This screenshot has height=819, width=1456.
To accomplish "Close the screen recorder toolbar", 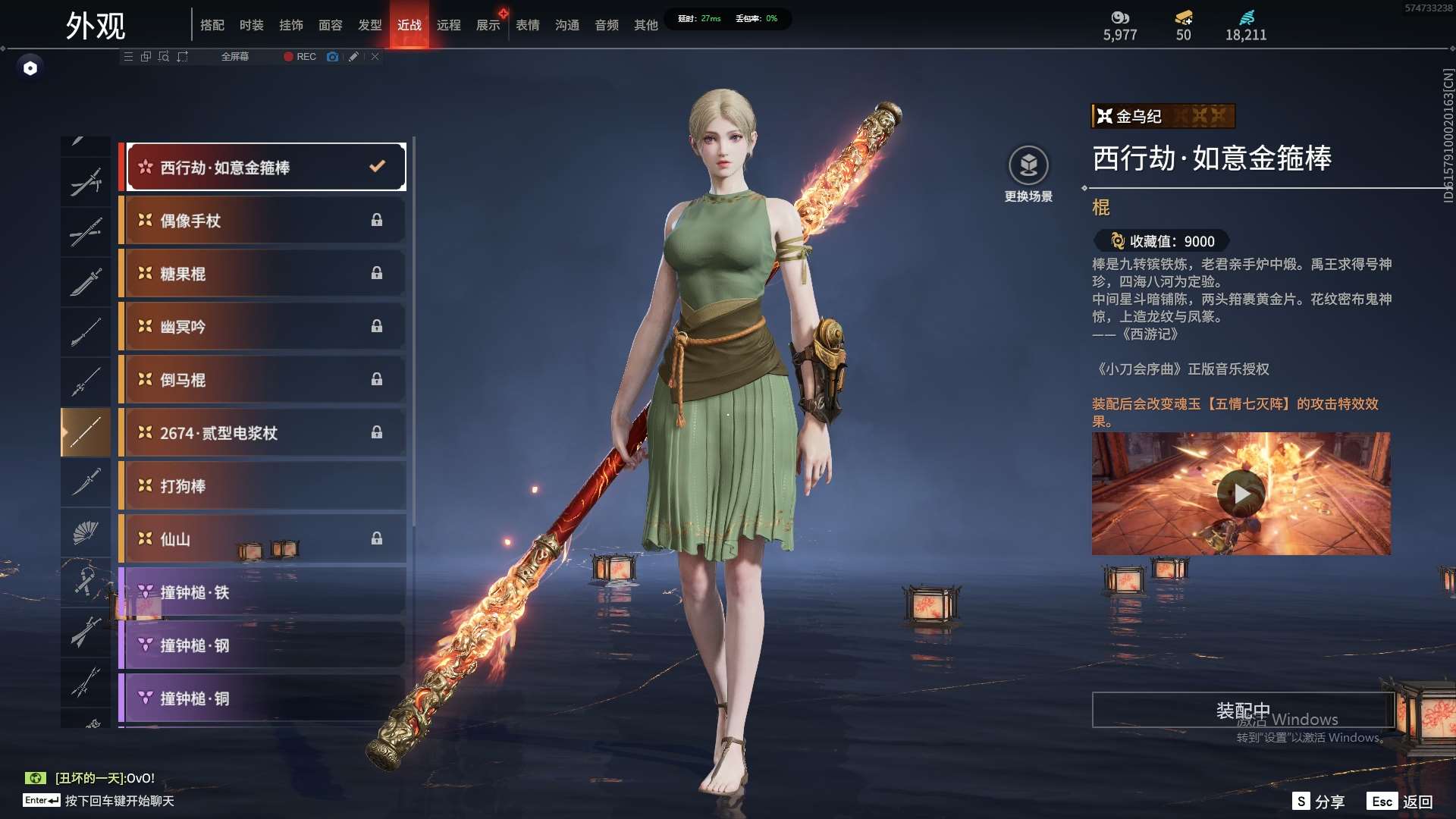I will (375, 57).
